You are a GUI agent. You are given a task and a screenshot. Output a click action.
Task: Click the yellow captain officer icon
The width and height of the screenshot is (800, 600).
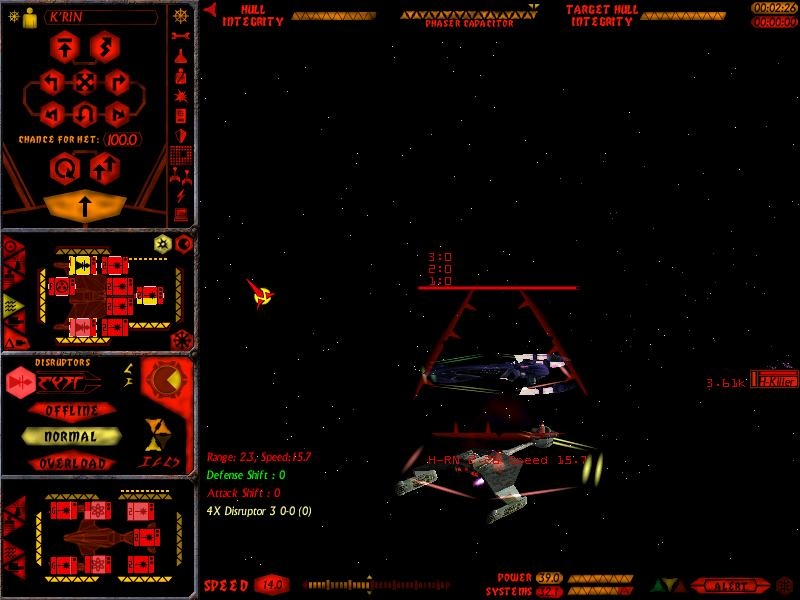click(x=28, y=17)
